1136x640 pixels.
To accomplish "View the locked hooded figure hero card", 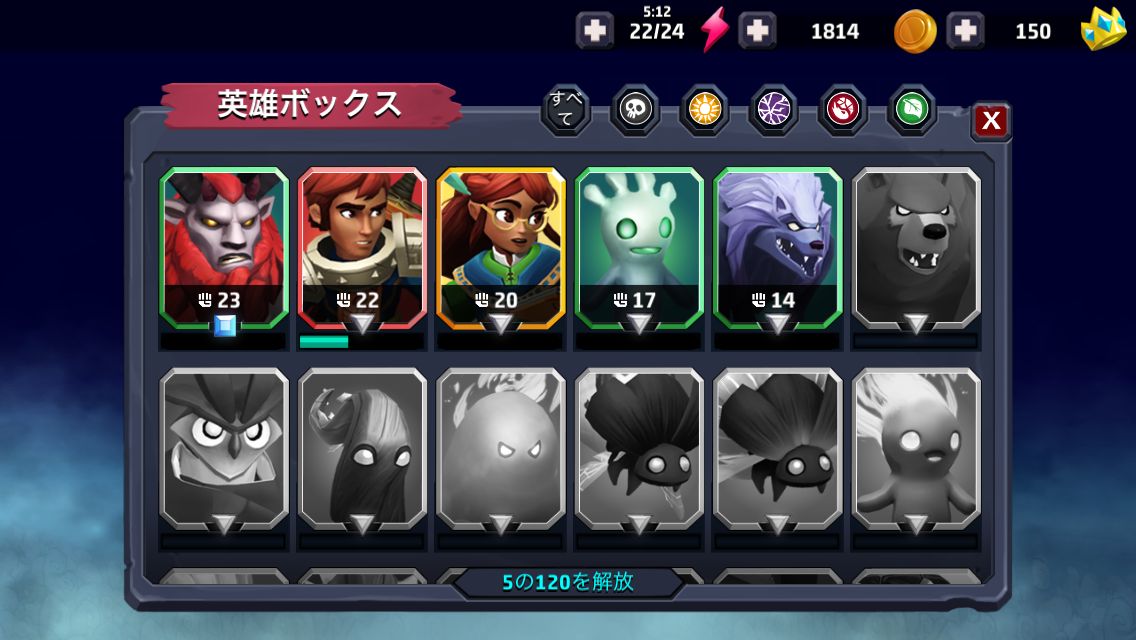I will click(x=362, y=450).
